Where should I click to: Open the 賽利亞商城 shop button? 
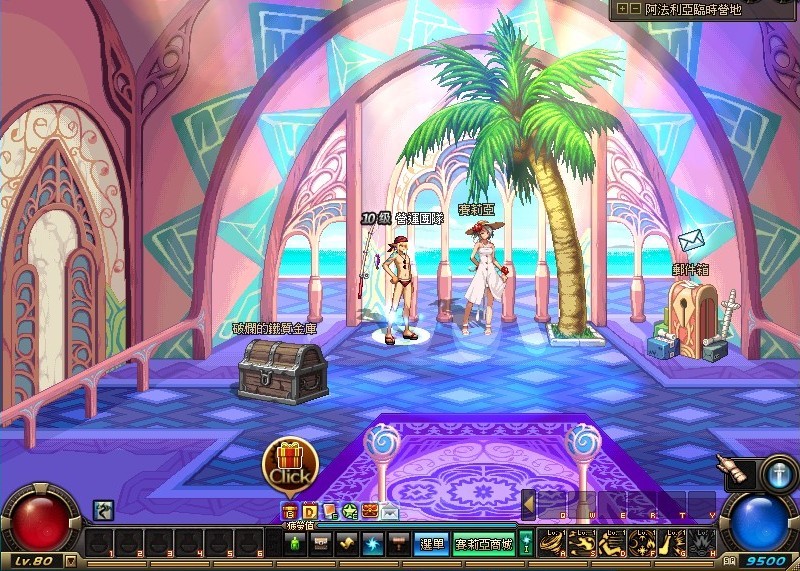[x=483, y=544]
